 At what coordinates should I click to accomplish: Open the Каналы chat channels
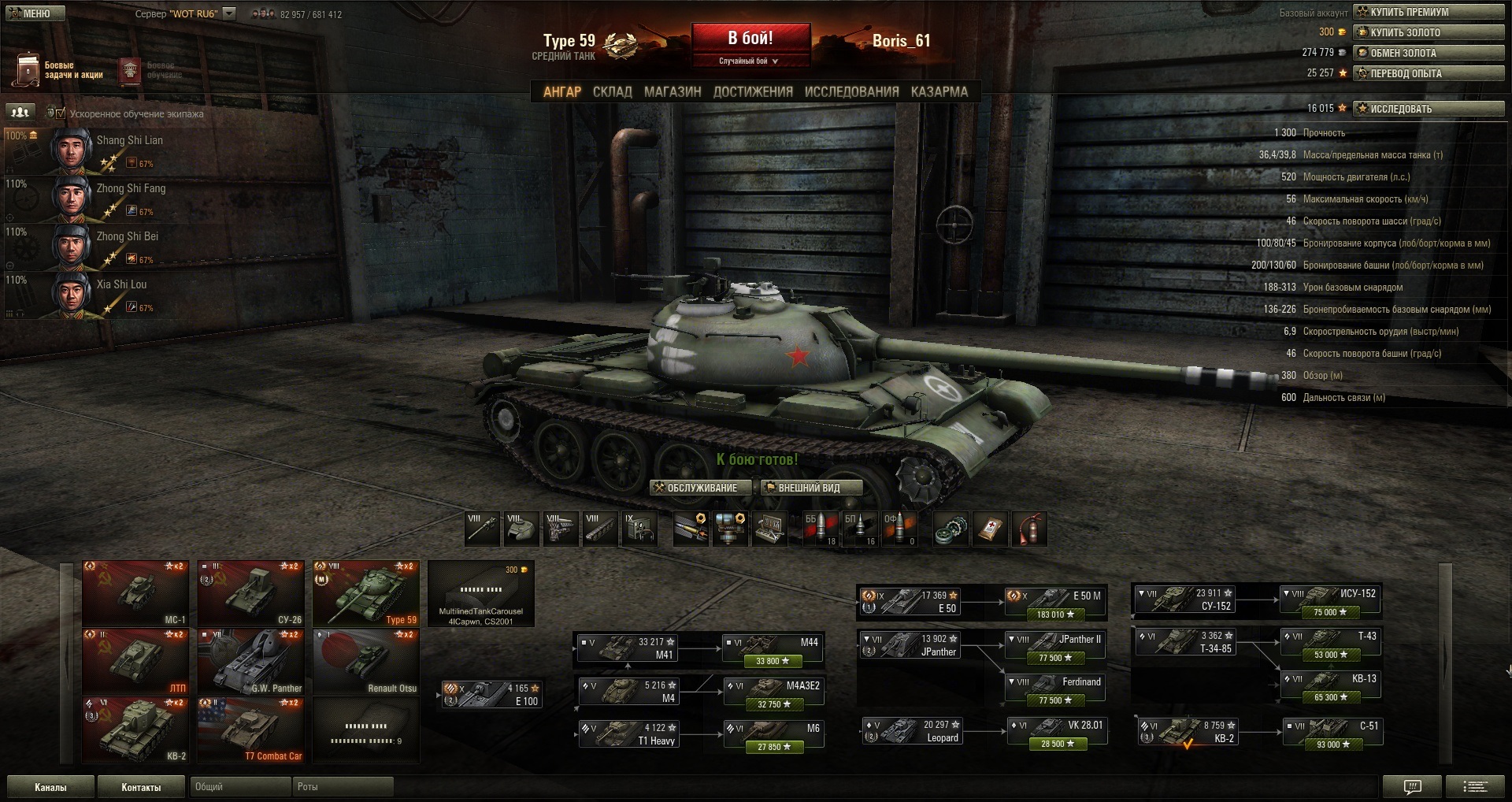tap(50, 787)
